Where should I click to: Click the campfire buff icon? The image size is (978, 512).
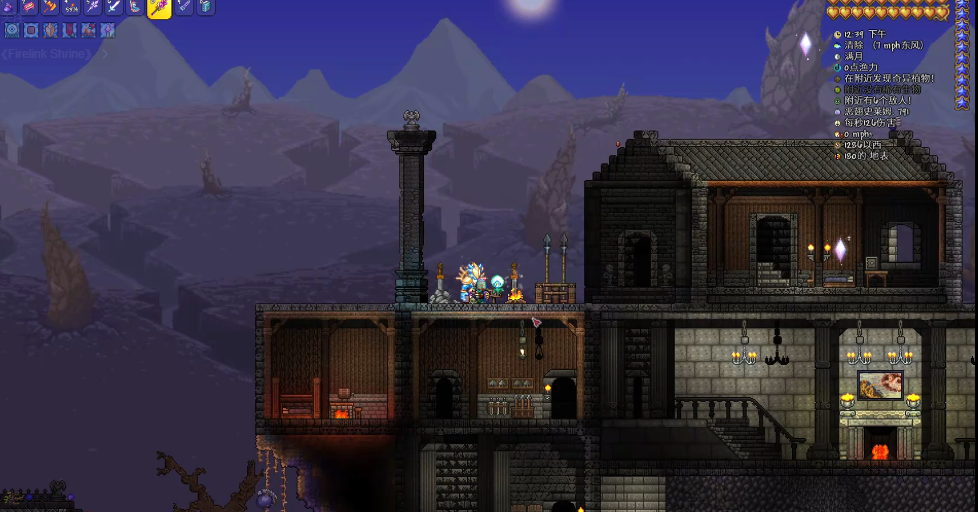tap(88, 30)
